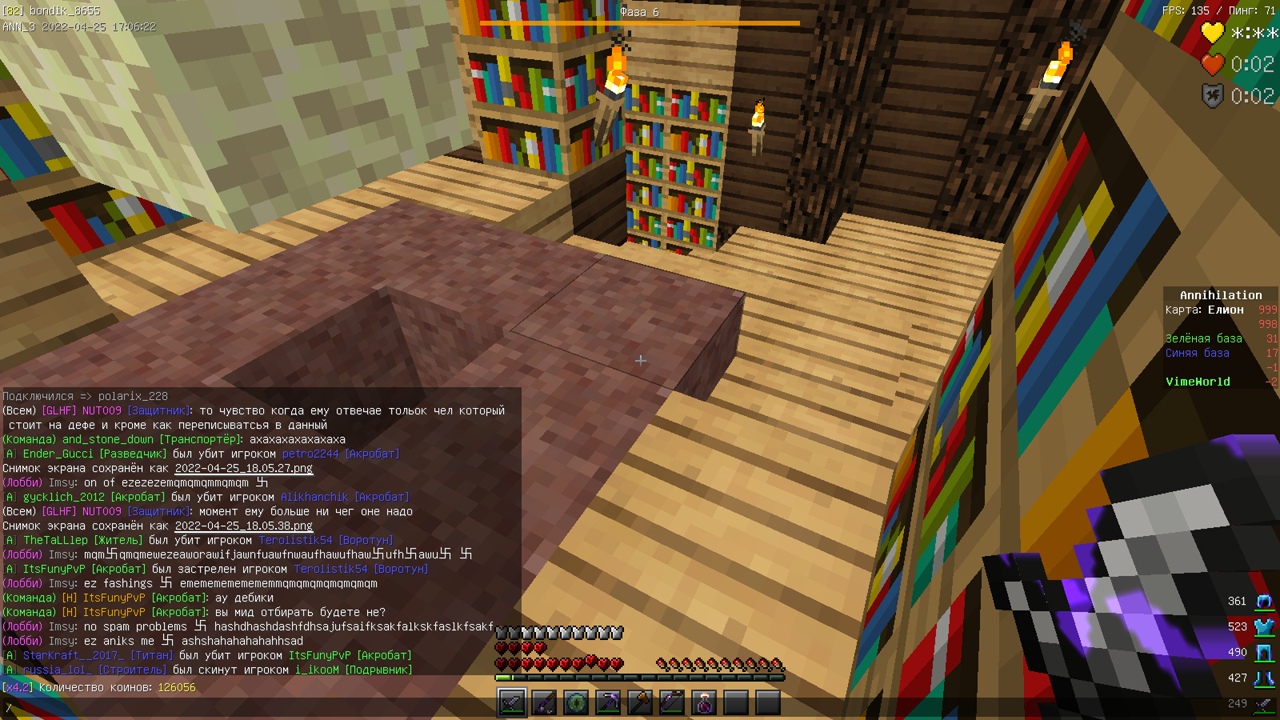Click the shield timer icon showing 0:02
The height and width of the screenshot is (720, 1280).
pos(1211,95)
